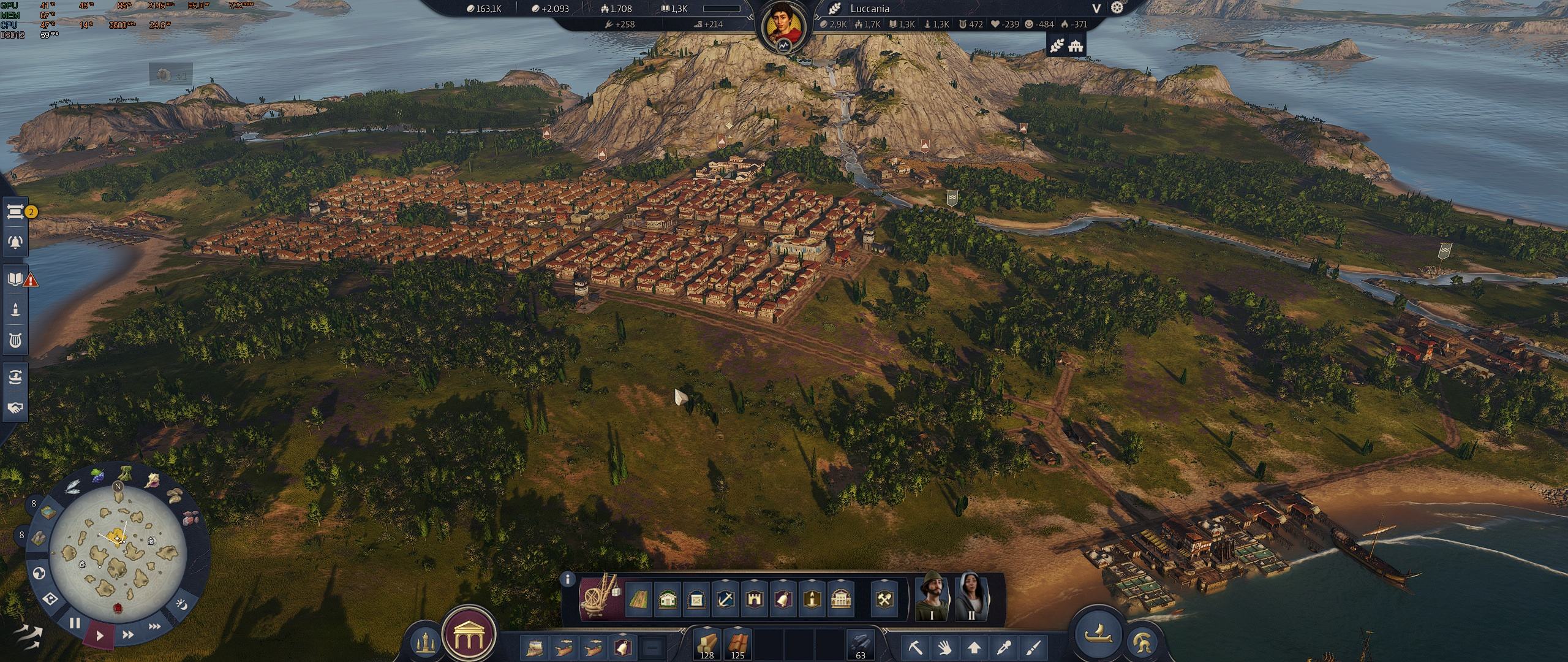Select the anchor harbour build category
The height and width of the screenshot is (662, 1568).
(x=724, y=599)
